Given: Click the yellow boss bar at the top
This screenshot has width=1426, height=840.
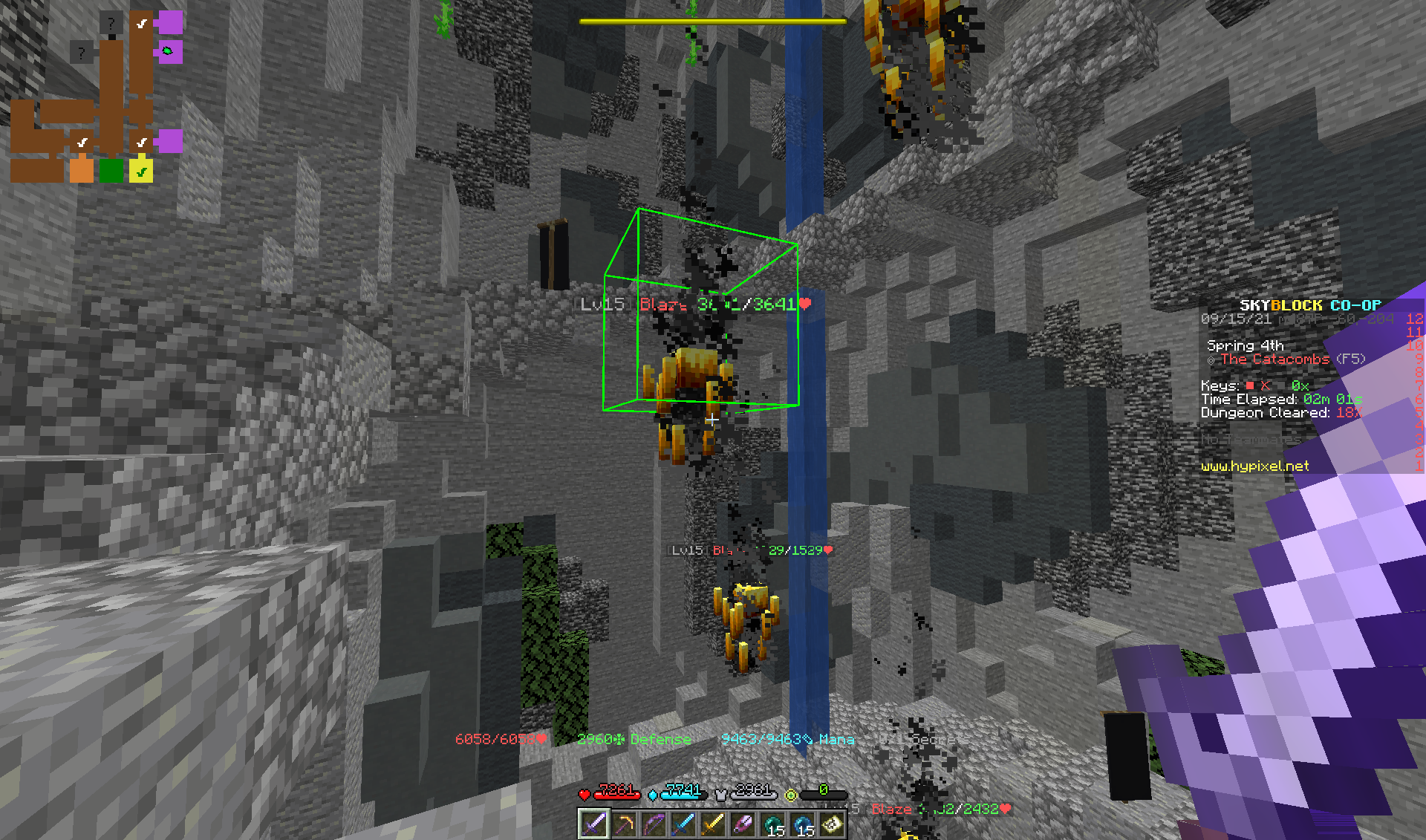Looking at the screenshot, I should (712, 21).
